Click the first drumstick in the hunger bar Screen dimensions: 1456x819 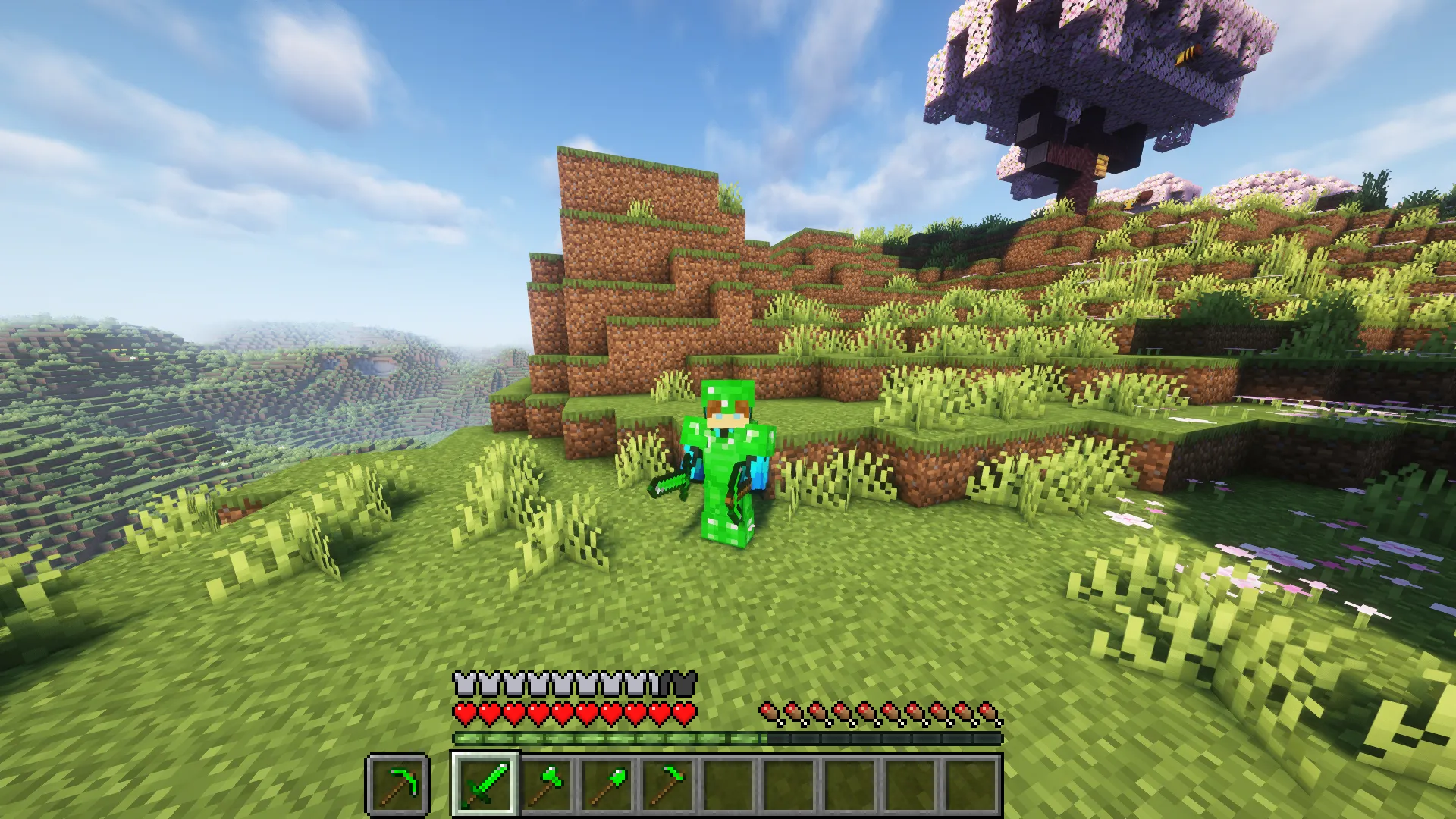tap(768, 713)
